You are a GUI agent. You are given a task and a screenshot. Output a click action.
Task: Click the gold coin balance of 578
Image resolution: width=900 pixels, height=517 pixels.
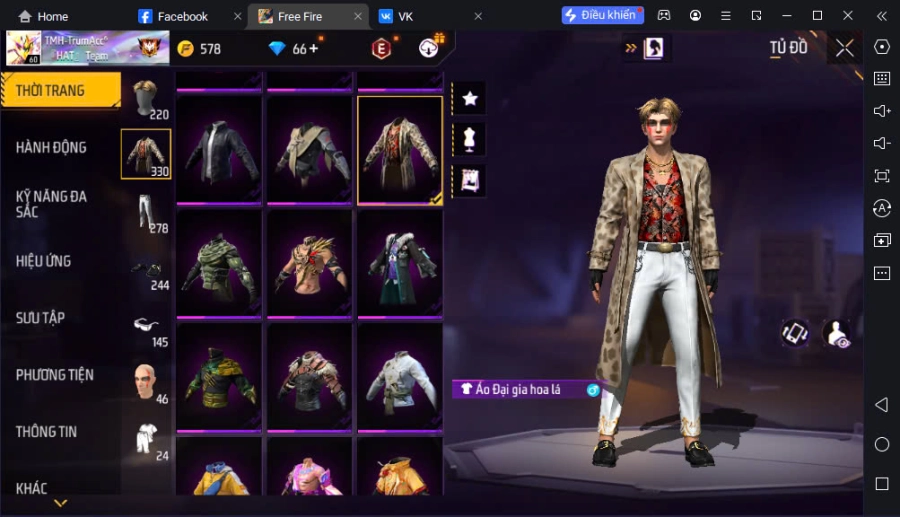199,49
